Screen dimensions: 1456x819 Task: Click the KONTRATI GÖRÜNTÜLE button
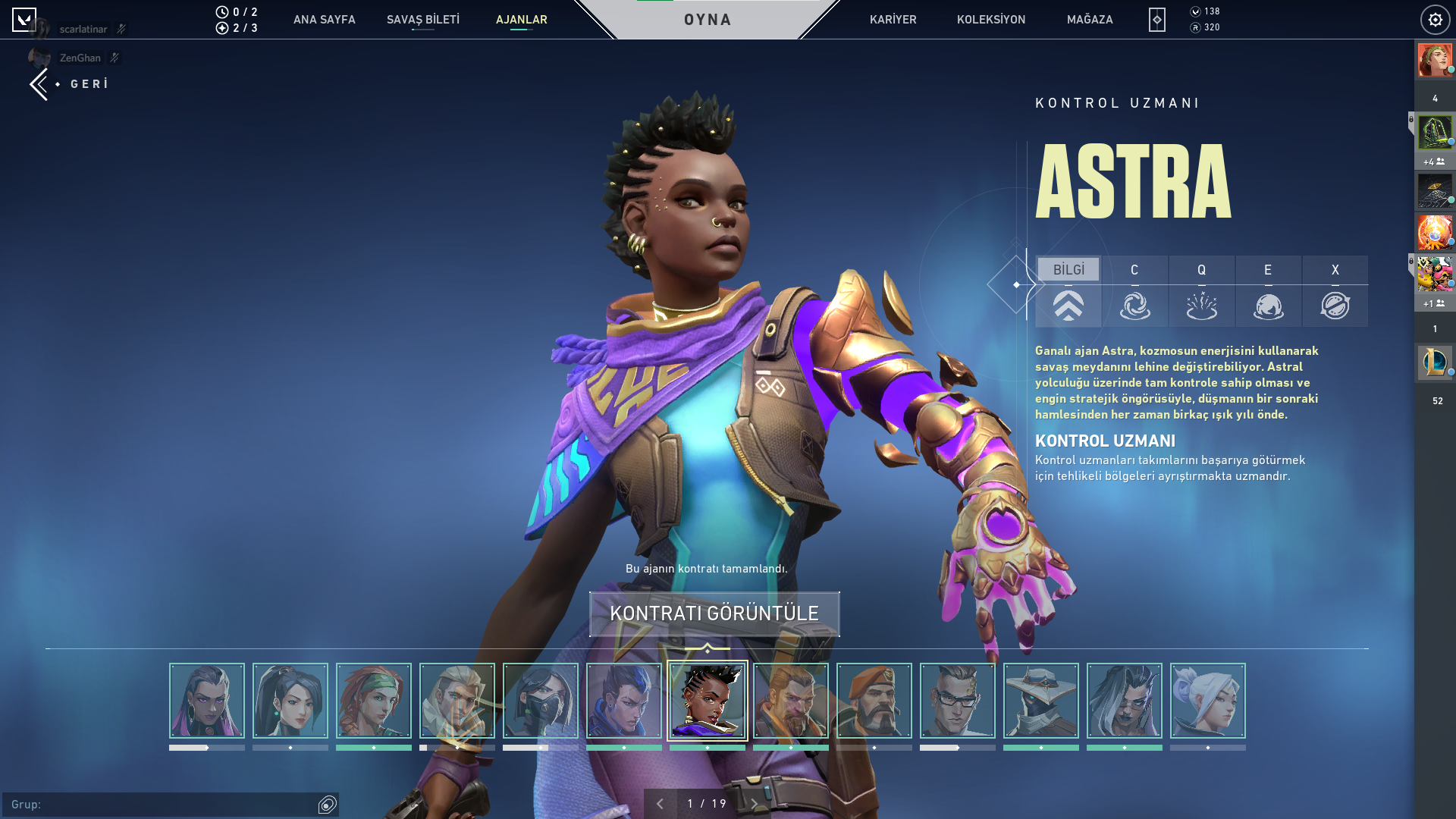714,613
